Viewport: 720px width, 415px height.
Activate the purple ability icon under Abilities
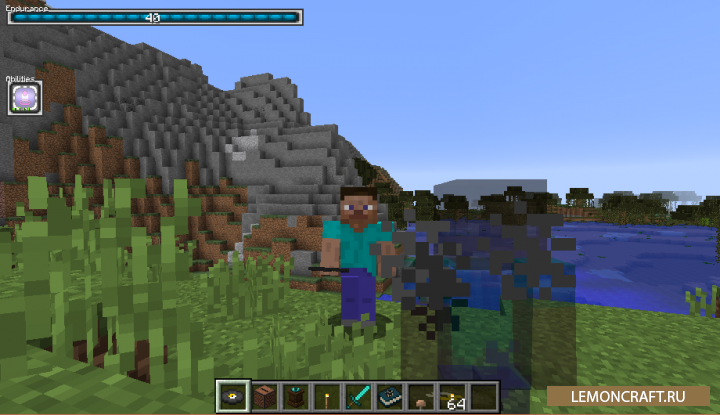[24, 98]
